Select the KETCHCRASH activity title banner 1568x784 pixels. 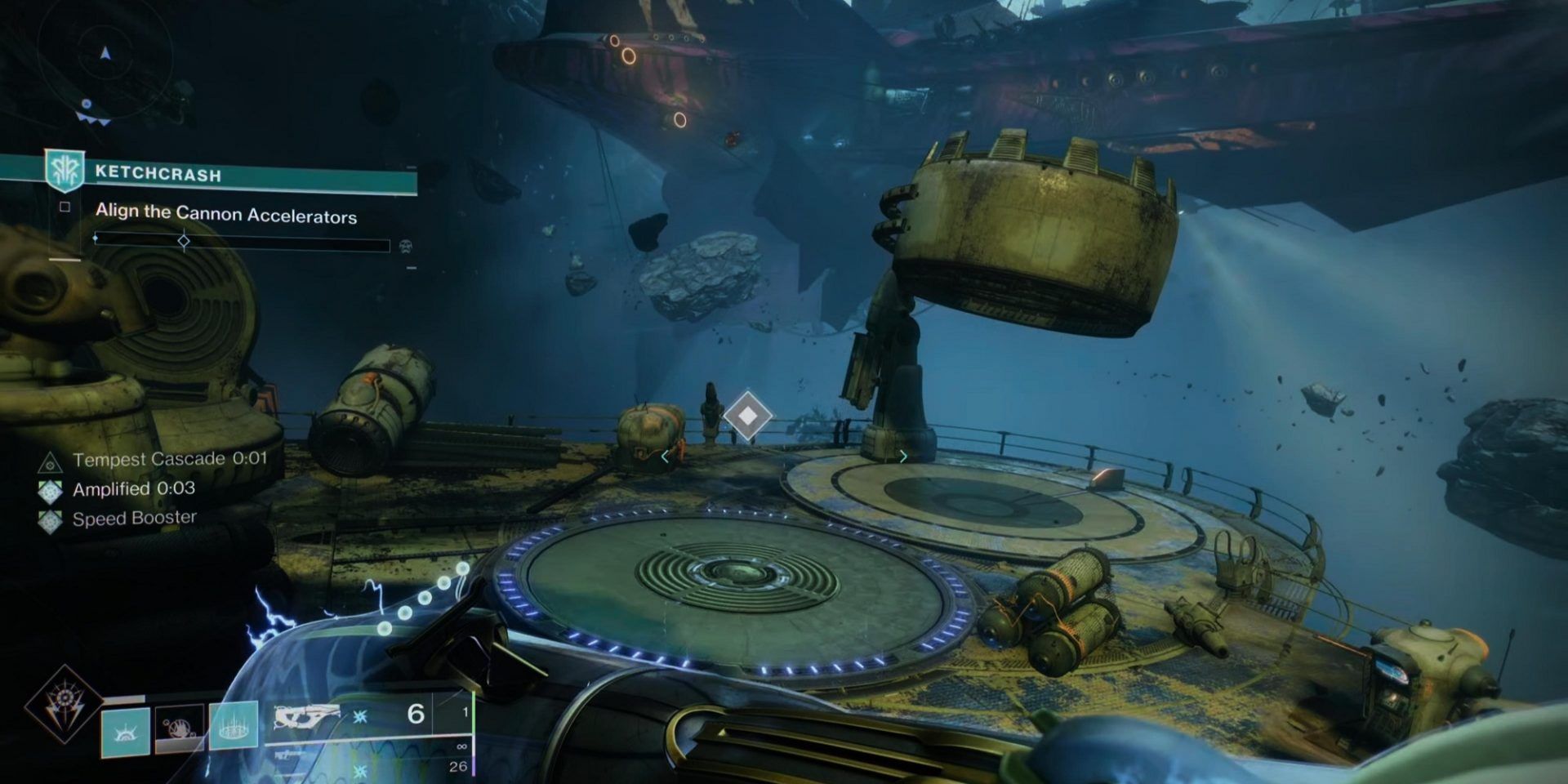tap(159, 173)
